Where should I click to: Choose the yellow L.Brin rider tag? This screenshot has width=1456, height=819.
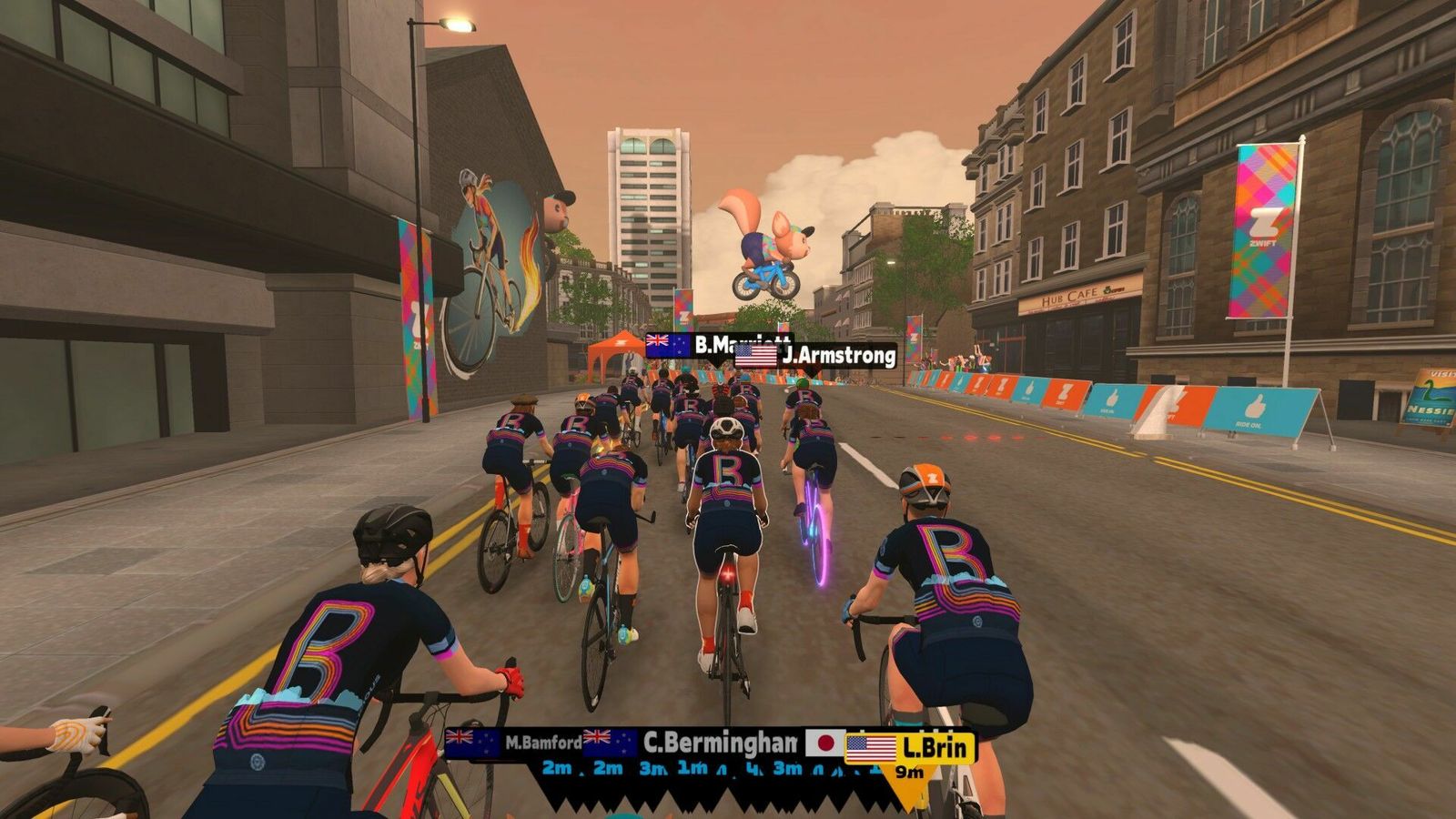(910, 749)
